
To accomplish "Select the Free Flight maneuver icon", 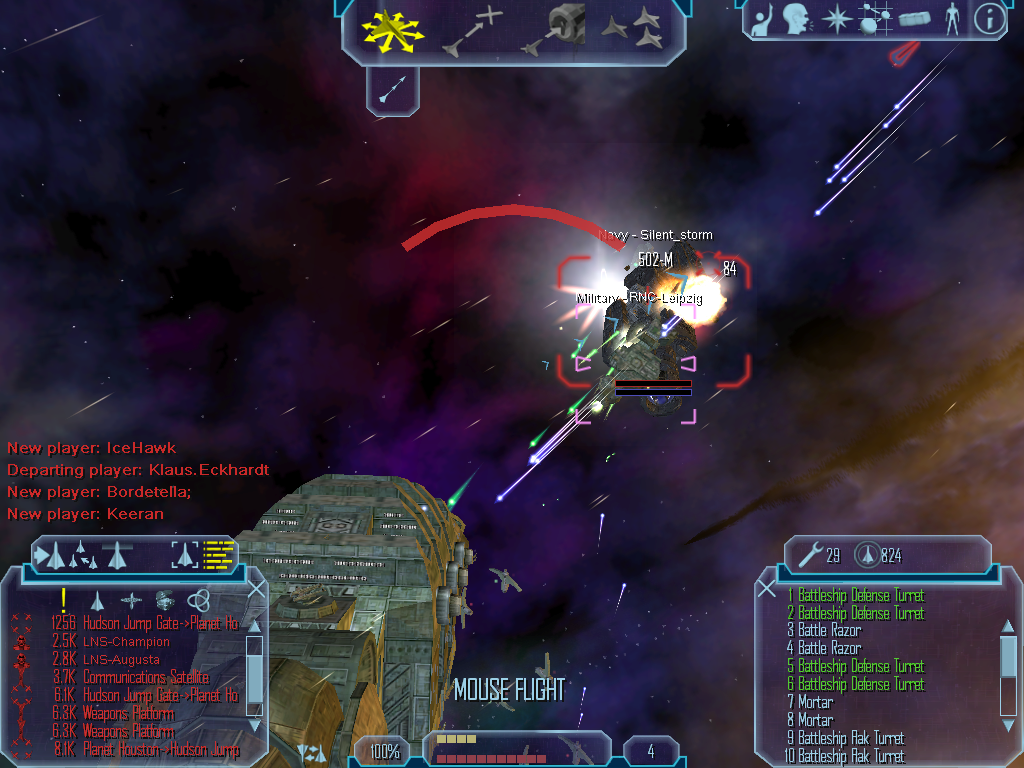I will pos(390,29).
